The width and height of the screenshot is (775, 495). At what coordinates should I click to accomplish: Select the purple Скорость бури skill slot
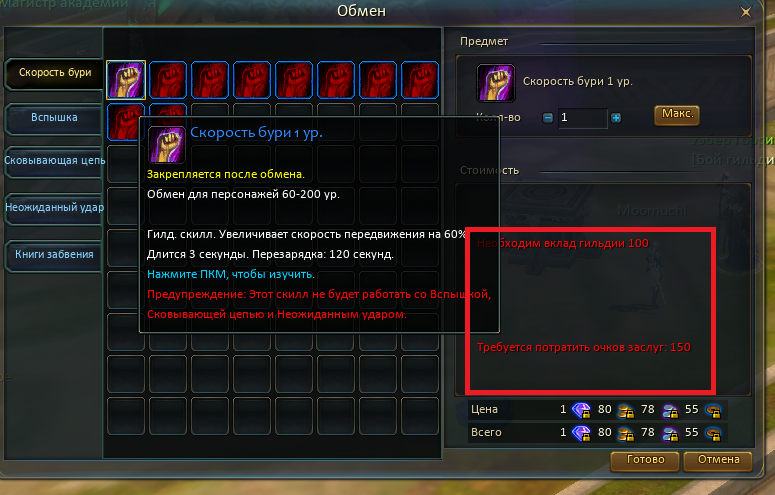126,79
